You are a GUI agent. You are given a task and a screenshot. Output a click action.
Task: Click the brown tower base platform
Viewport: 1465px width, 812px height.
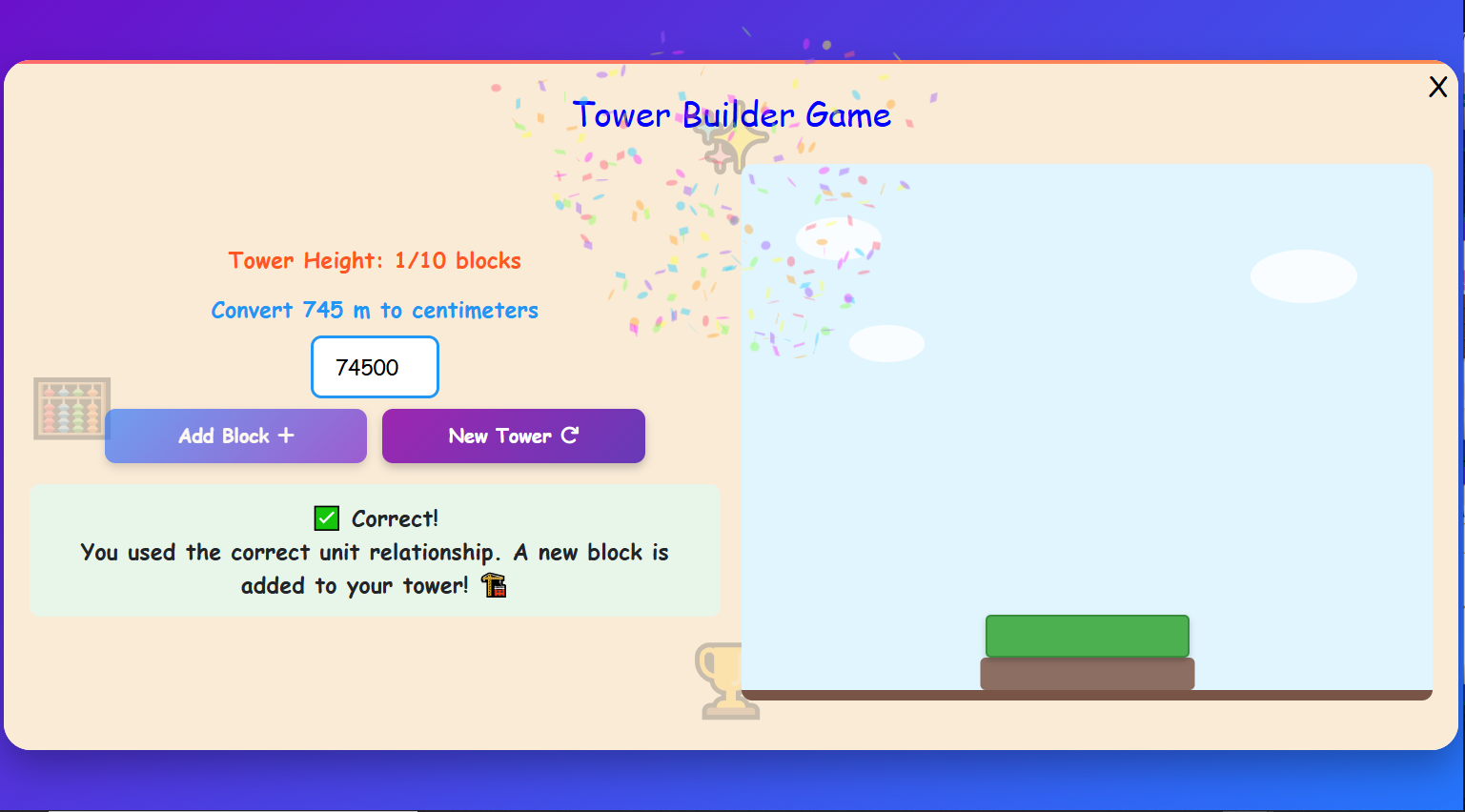click(1087, 674)
